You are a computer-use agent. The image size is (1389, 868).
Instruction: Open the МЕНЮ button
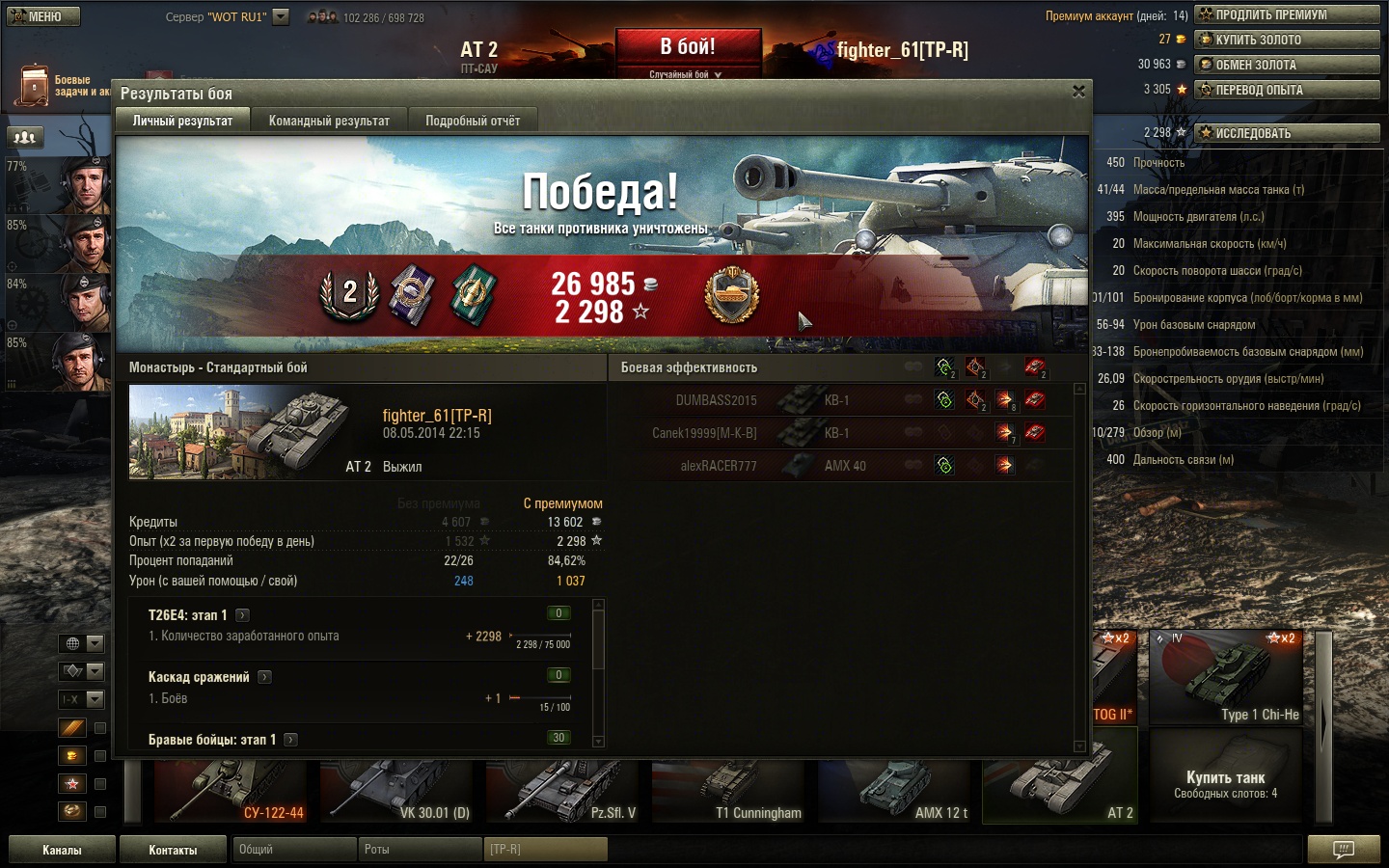tap(43, 16)
